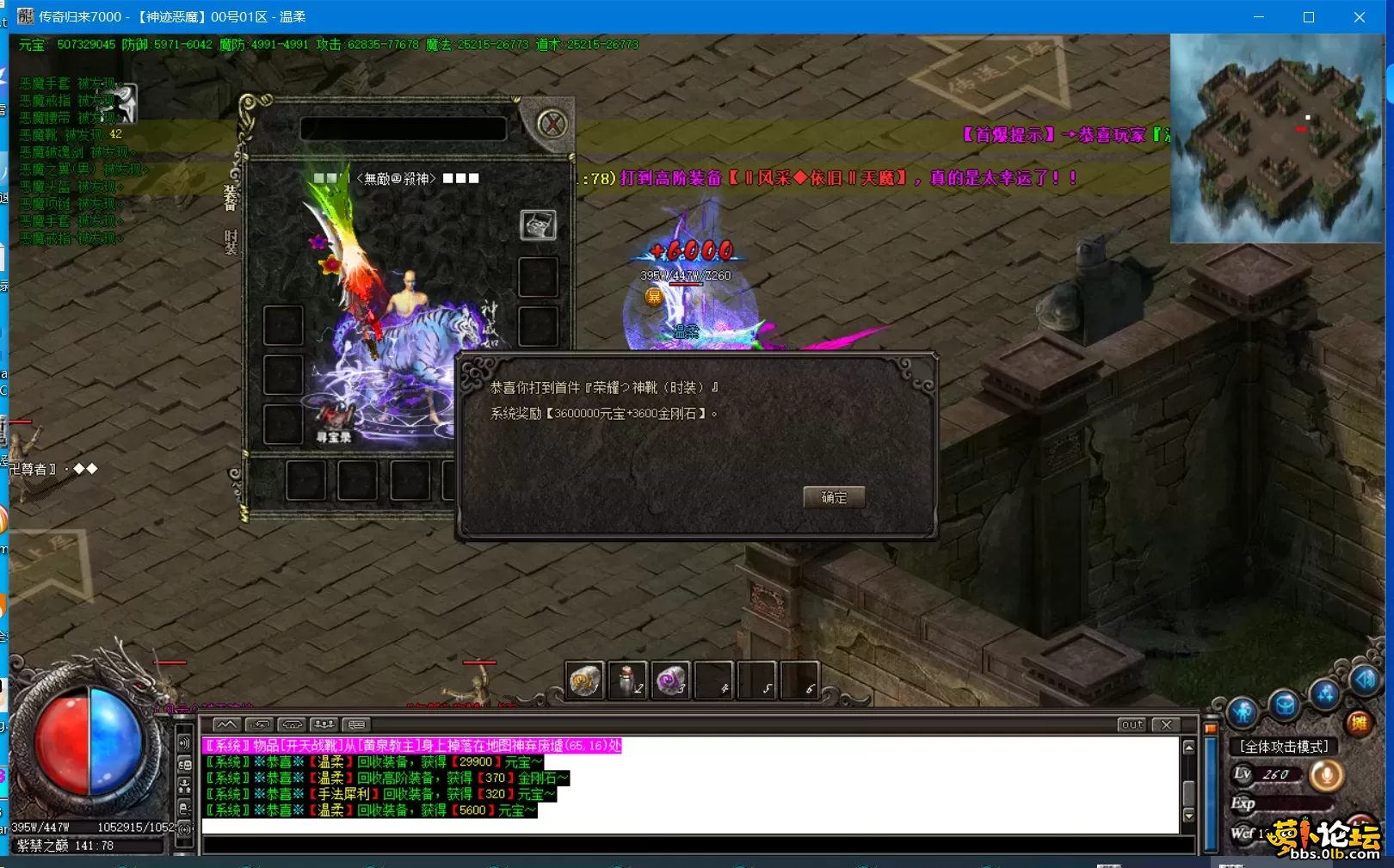Image resolution: width=1394 pixels, height=868 pixels.
Task: Use the yellow scroll in quick slot 1
Action: 585,680
